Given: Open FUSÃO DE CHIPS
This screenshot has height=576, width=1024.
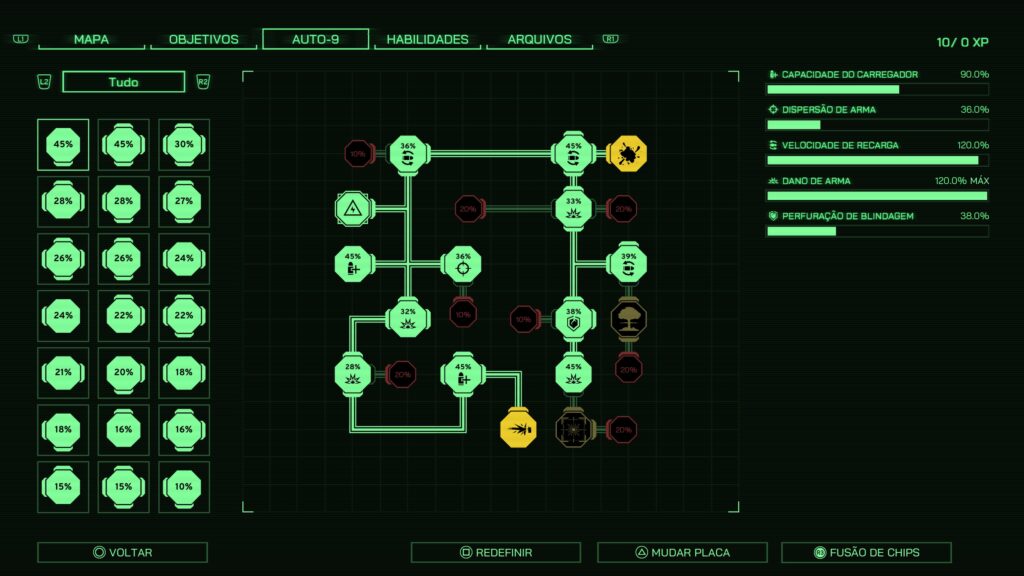Looking at the screenshot, I should 866,552.
